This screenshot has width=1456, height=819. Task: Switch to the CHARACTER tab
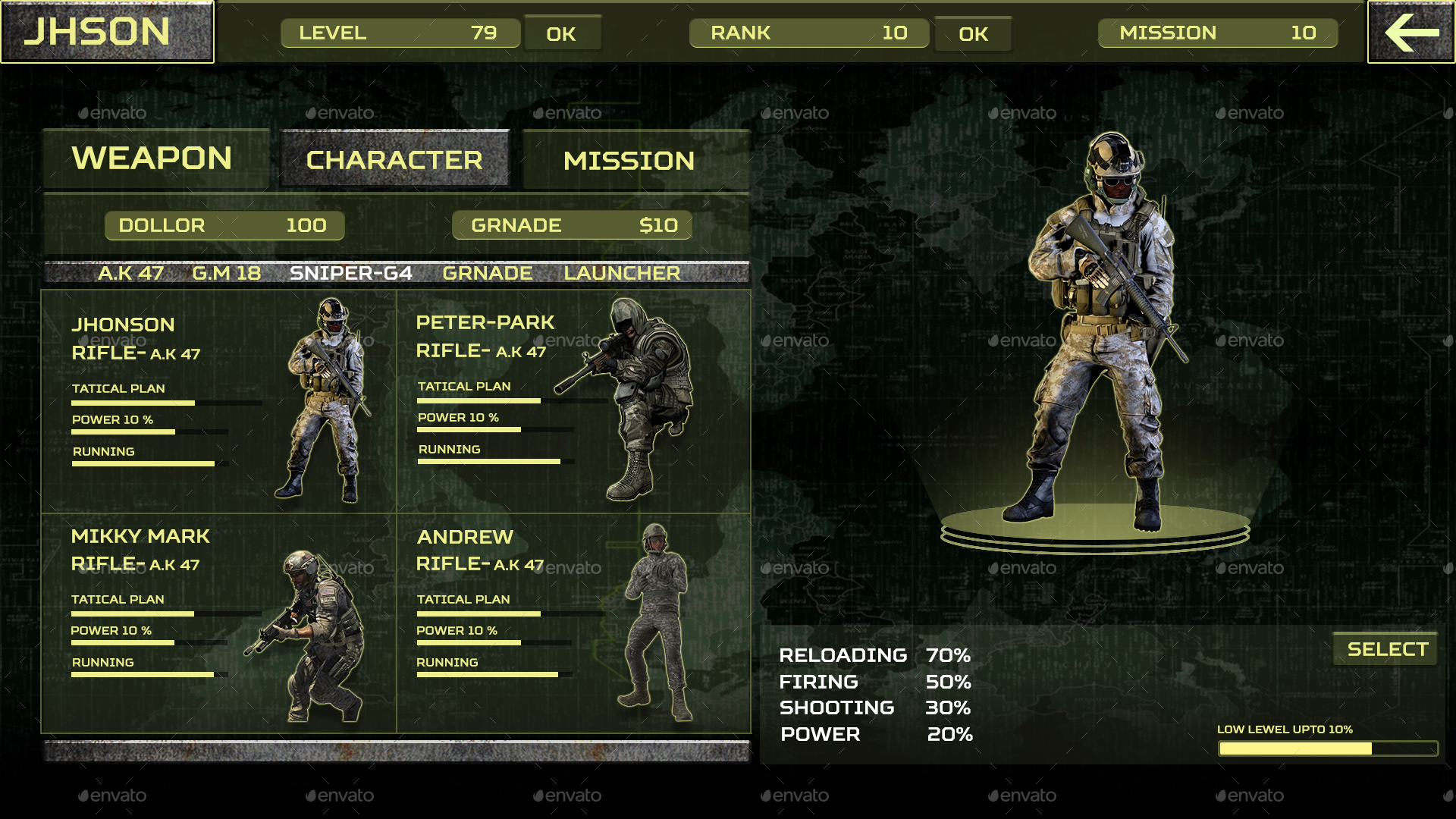point(393,159)
